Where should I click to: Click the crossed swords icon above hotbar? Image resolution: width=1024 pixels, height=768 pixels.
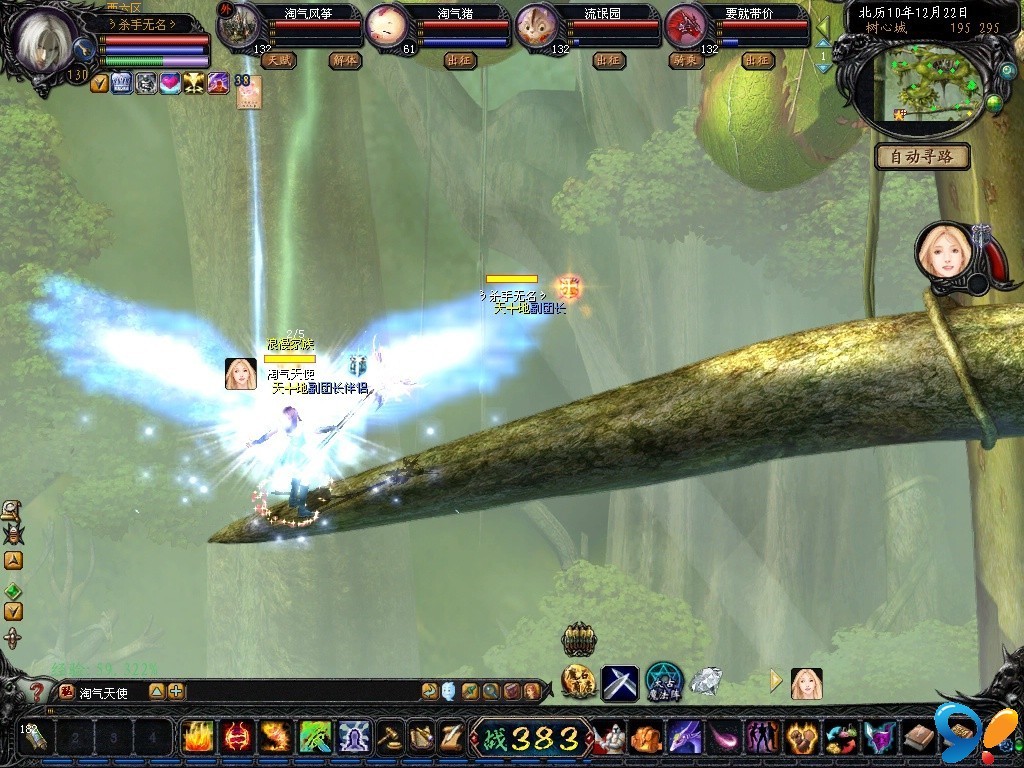(x=619, y=684)
